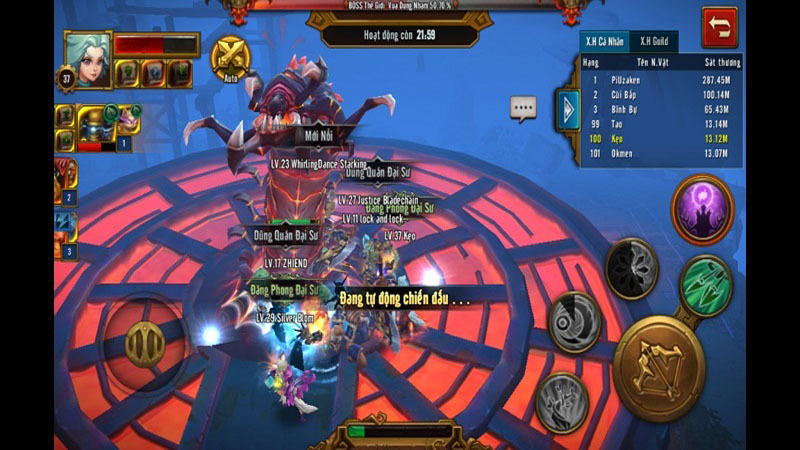Collapse the ranking panel with the arrow
The image size is (800, 450).
coord(568,108)
